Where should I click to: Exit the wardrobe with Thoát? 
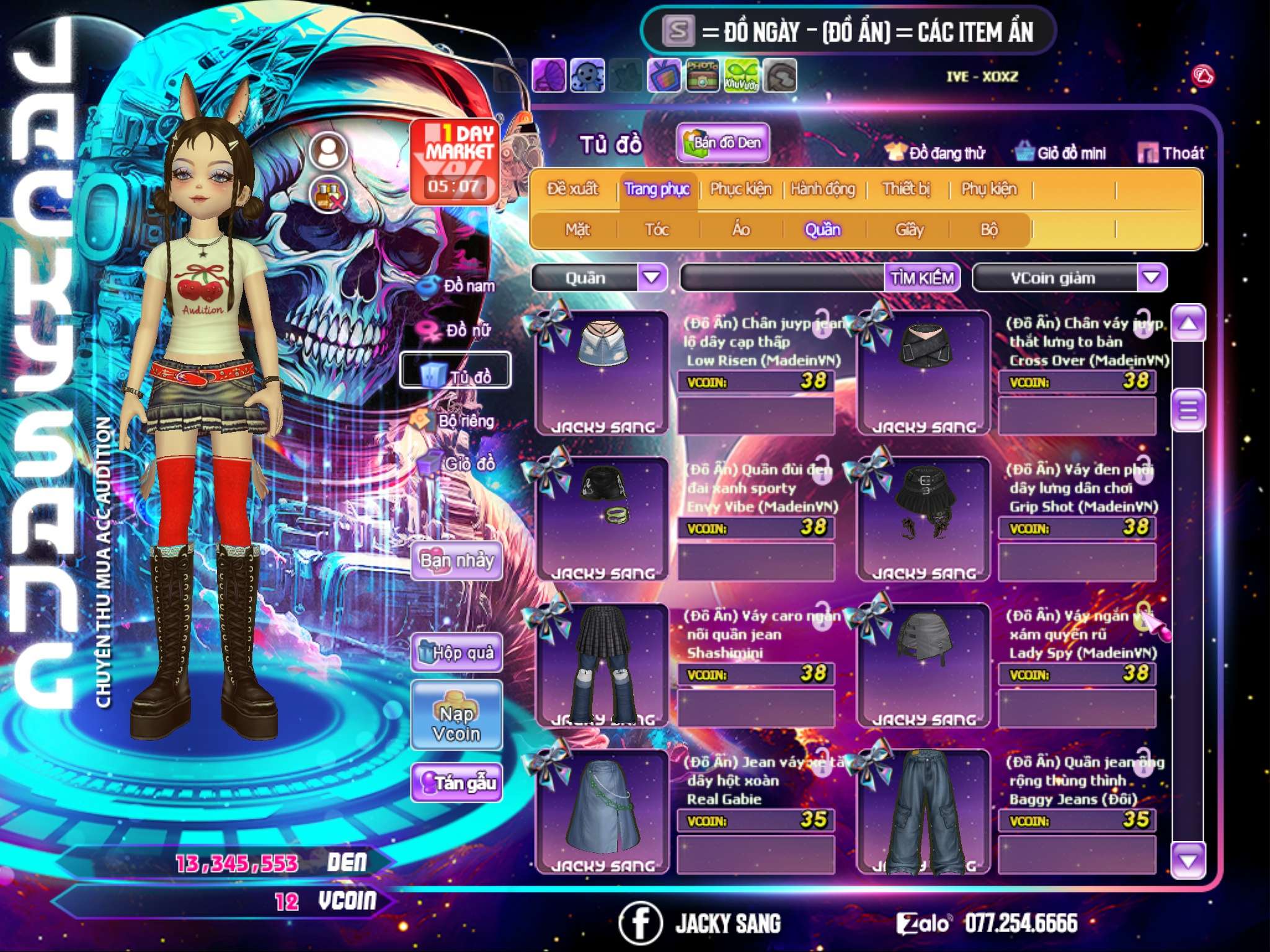[1171, 153]
